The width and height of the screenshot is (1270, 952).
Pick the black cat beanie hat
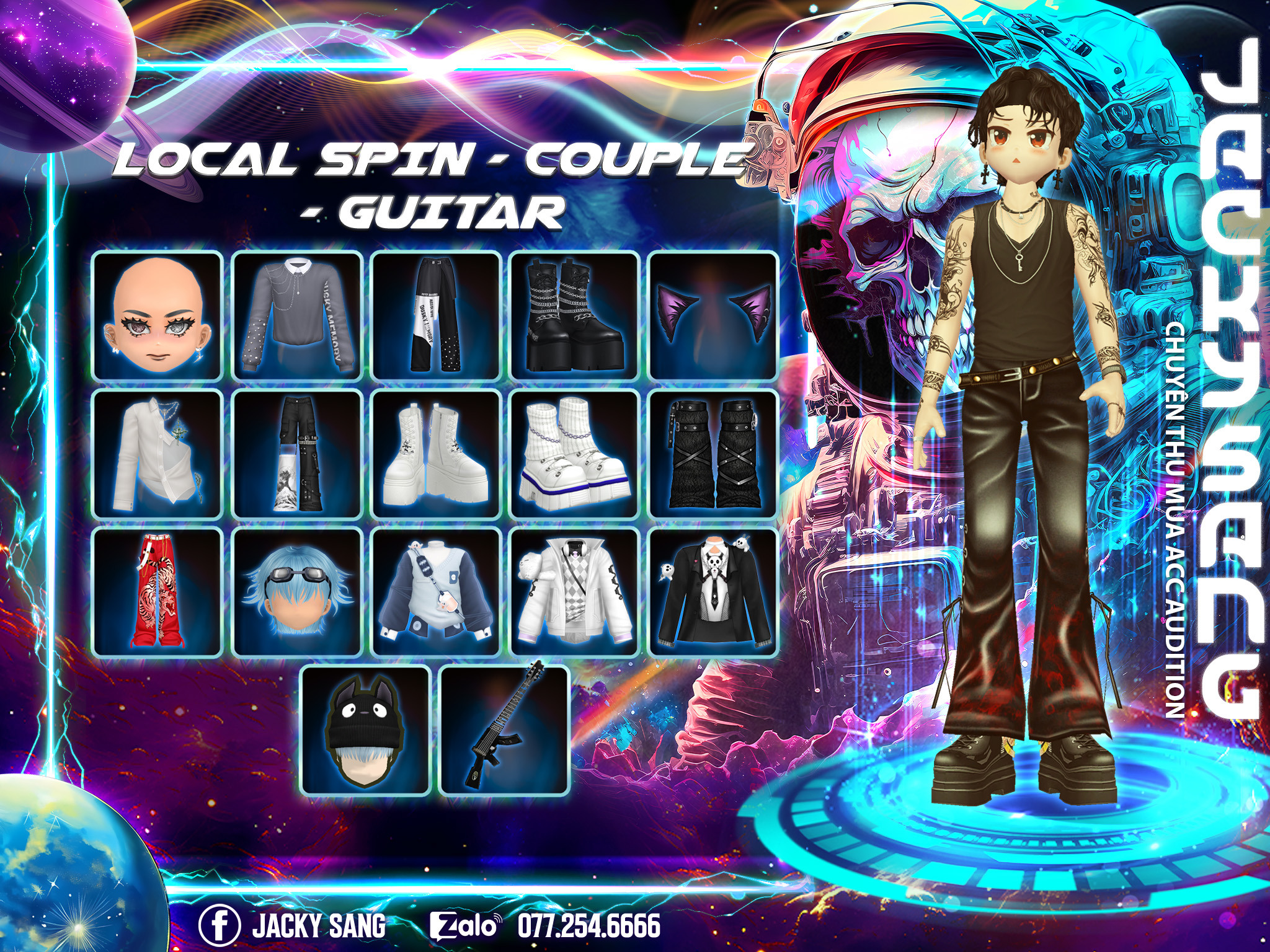(366, 731)
